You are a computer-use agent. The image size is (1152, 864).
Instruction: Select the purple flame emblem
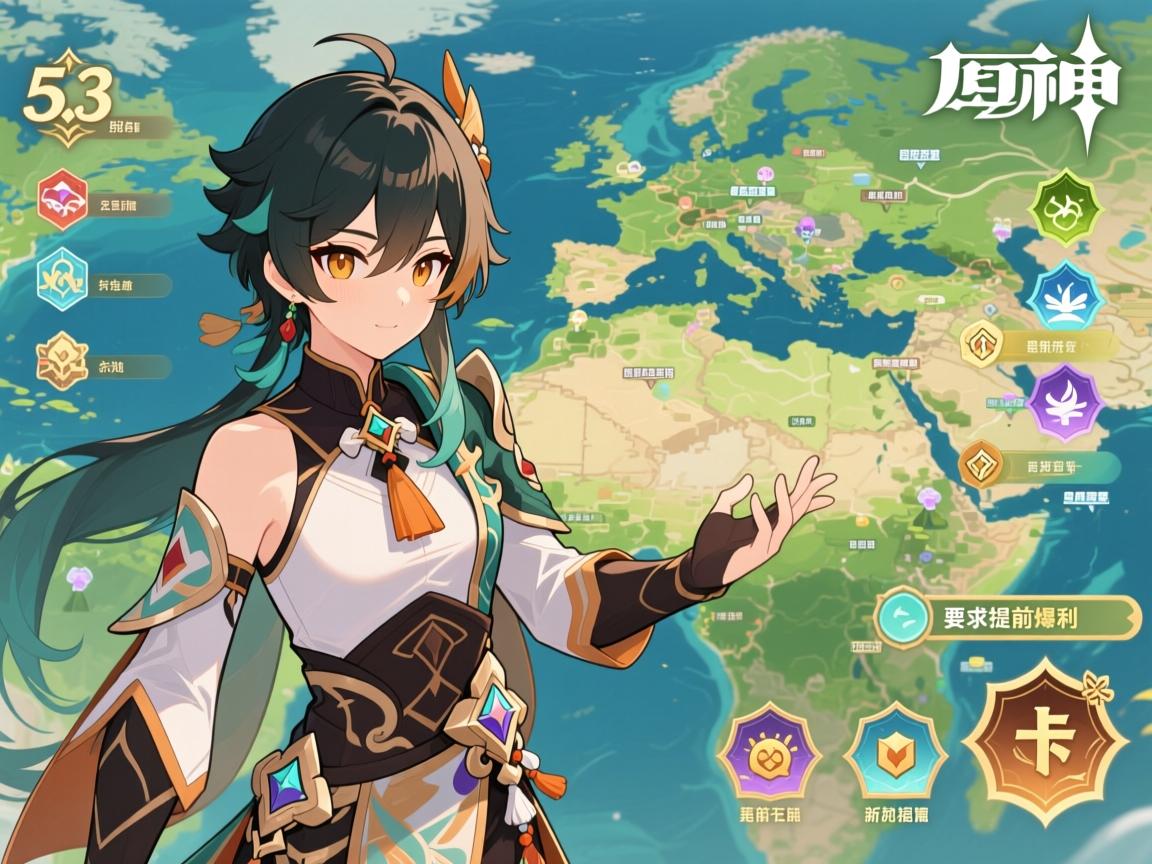point(1065,401)
